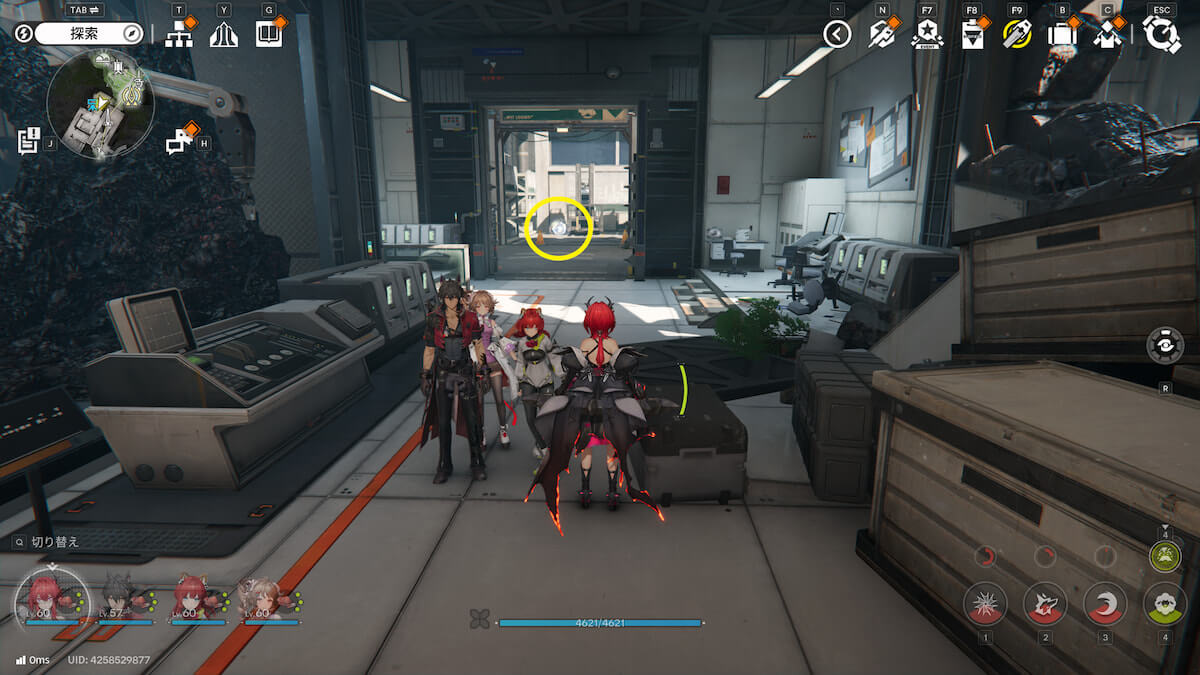
Task: Open the operator character menu icon
Action: 1106,35
